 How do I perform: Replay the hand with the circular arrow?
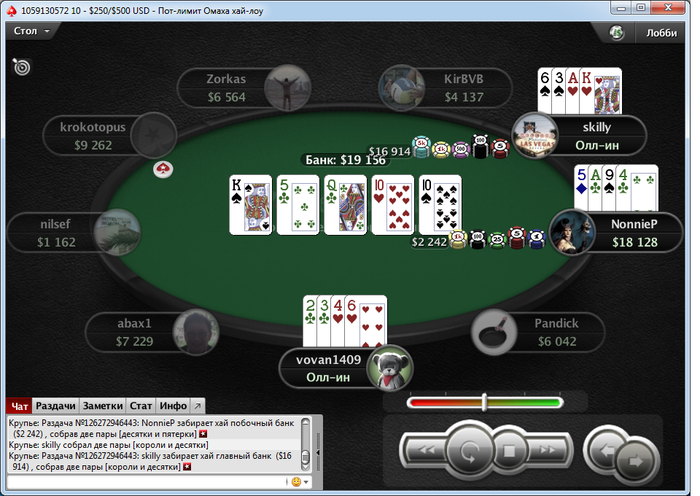pos(466,450)
